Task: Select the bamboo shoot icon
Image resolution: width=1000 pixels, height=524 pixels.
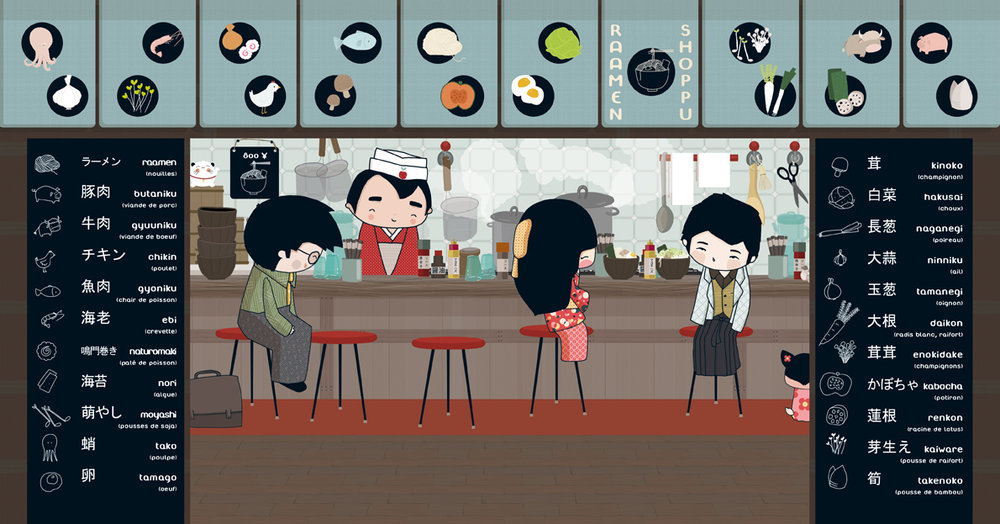Action: (956, 95)
